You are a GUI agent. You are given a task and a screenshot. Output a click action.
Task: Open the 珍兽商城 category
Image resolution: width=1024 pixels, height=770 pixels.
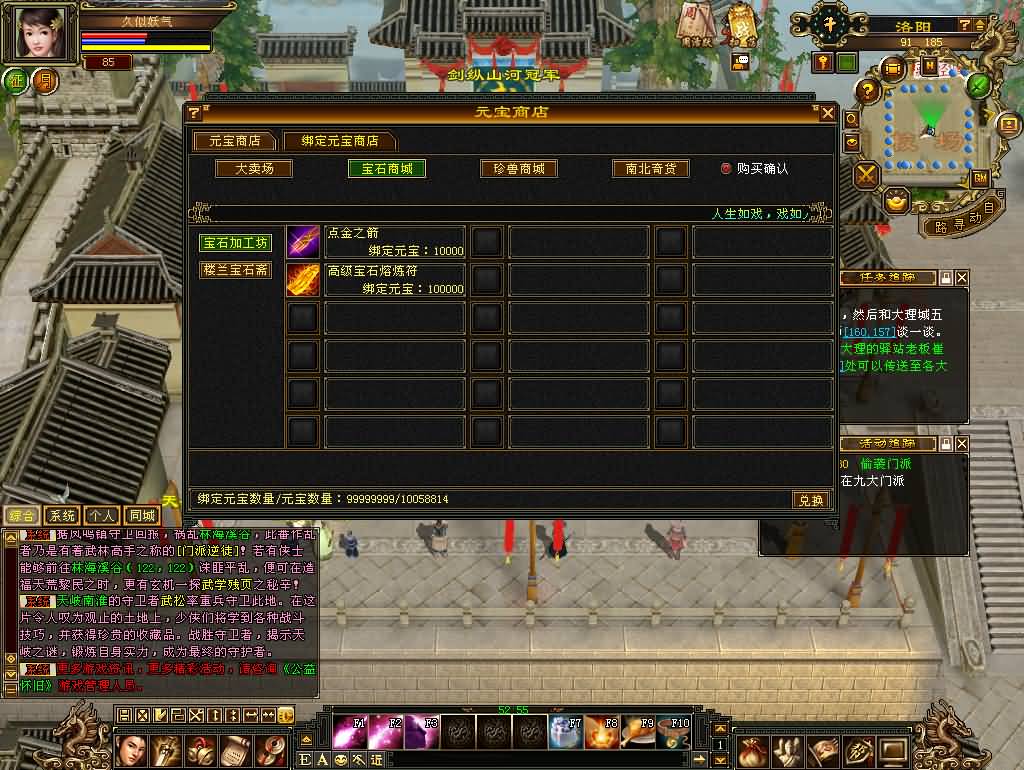[x=518, y=169]
